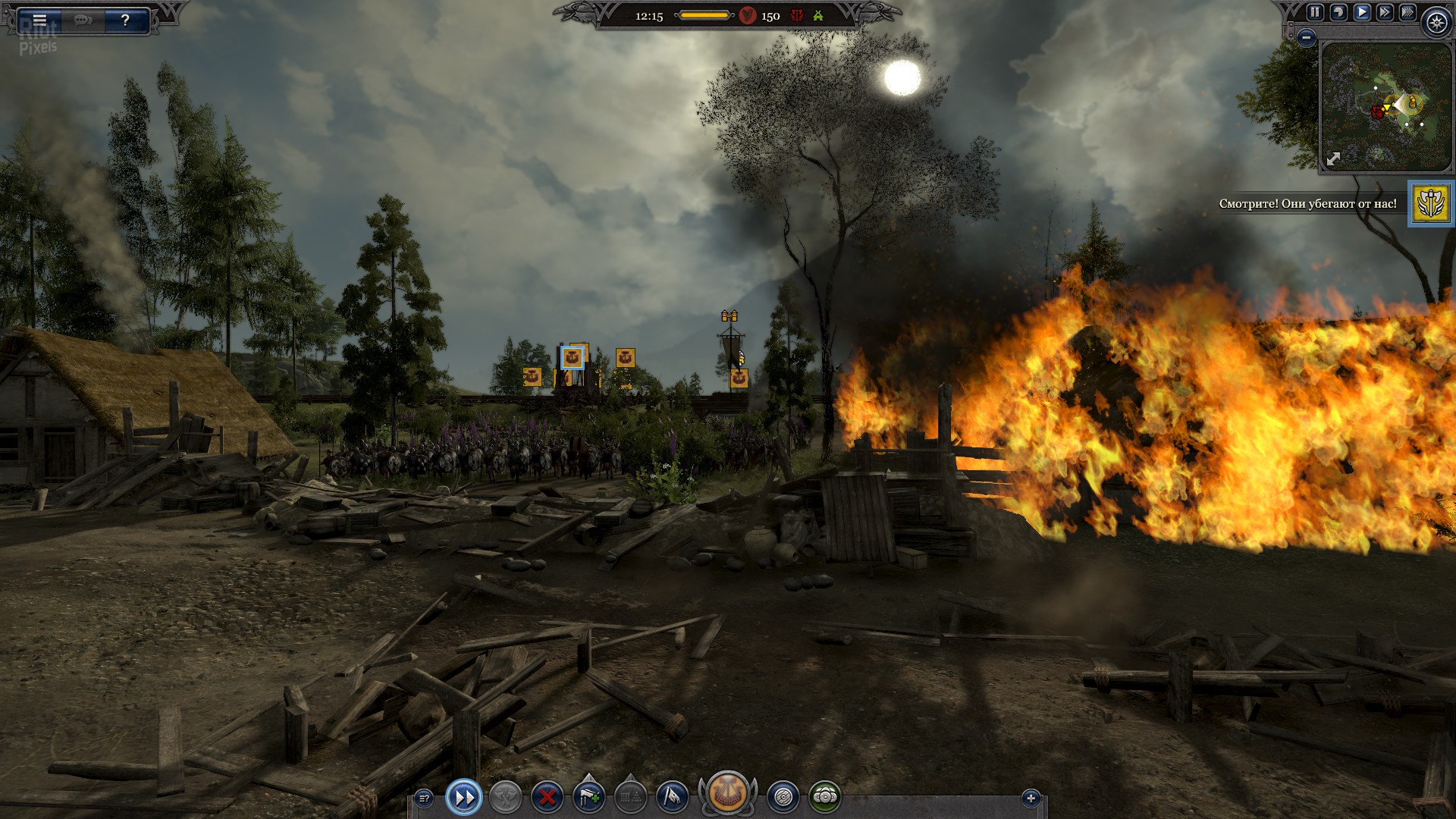Click the yellow winged-axe notification icon
Screen dimensions: 1456x819
pyautogui.click(x=1431, y=203)
